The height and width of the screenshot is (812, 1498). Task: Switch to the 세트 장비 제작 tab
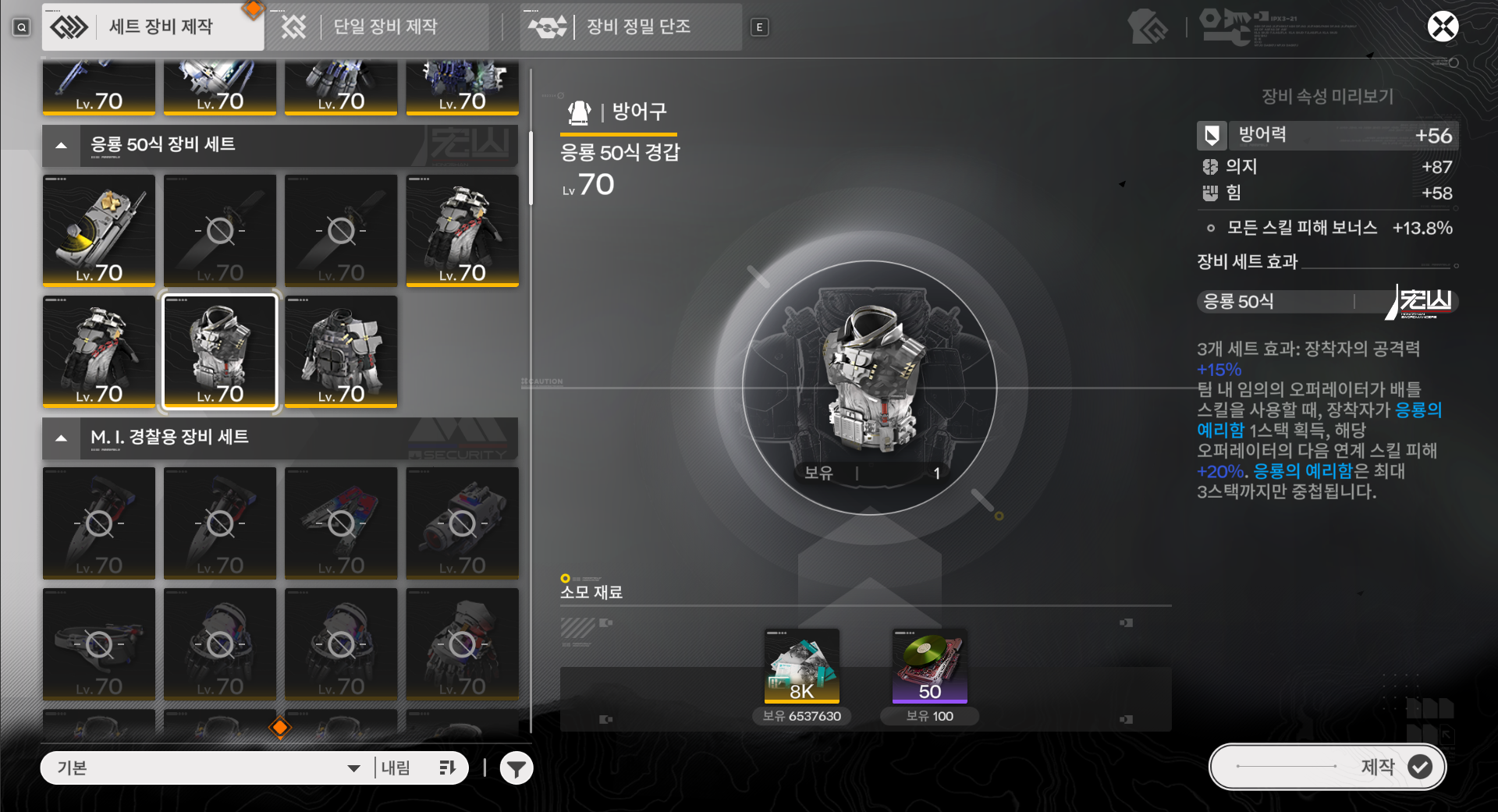click(152, 27)
